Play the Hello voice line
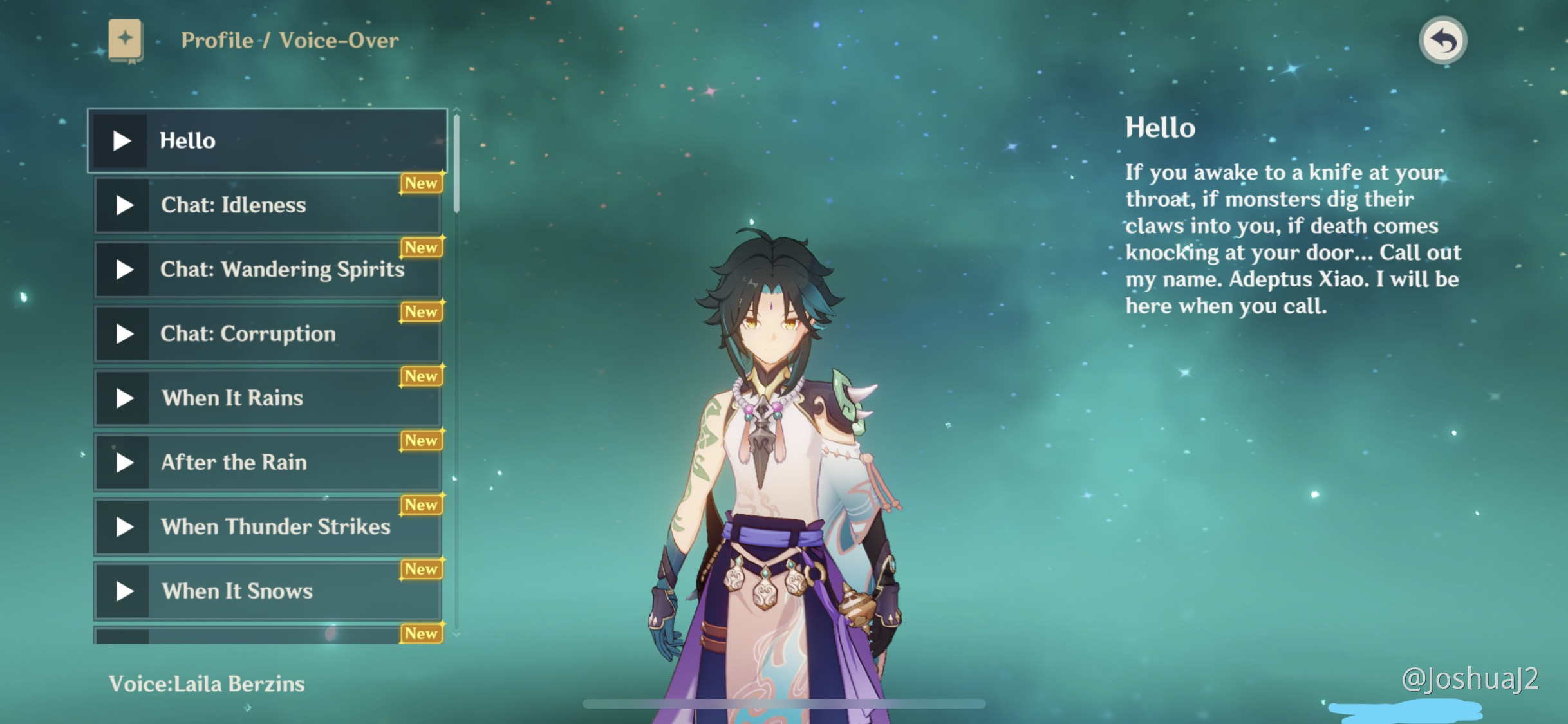This screenshot has height=724, width=1568. click(x=121, y=141)
